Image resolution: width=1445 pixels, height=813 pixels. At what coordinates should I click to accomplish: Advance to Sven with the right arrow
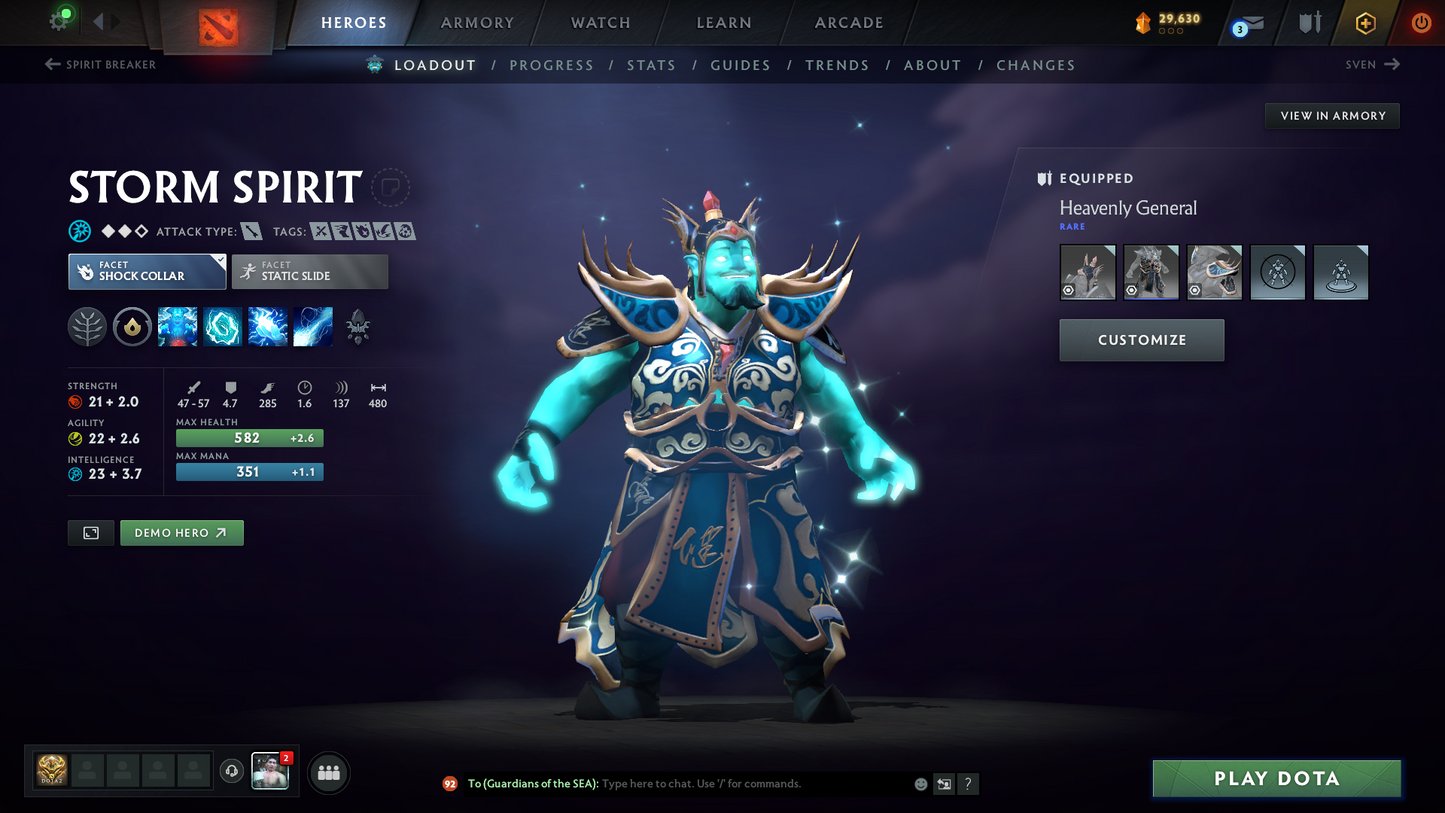(1392, 64)
